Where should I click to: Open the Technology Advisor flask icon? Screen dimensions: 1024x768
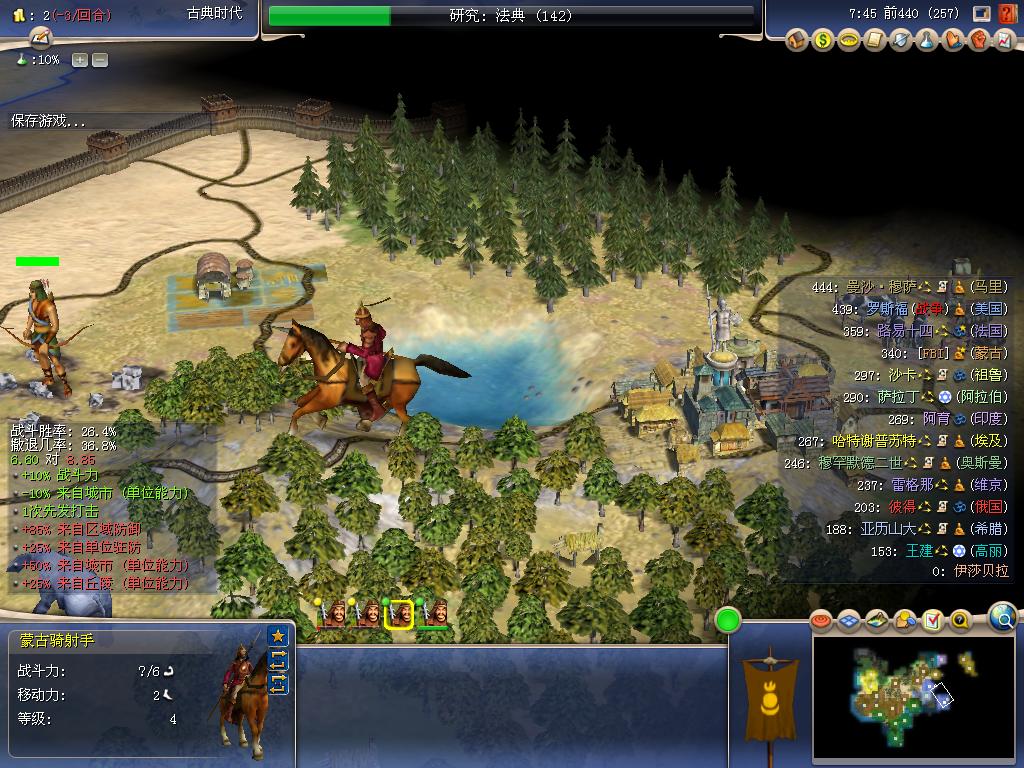click(927, 40)
